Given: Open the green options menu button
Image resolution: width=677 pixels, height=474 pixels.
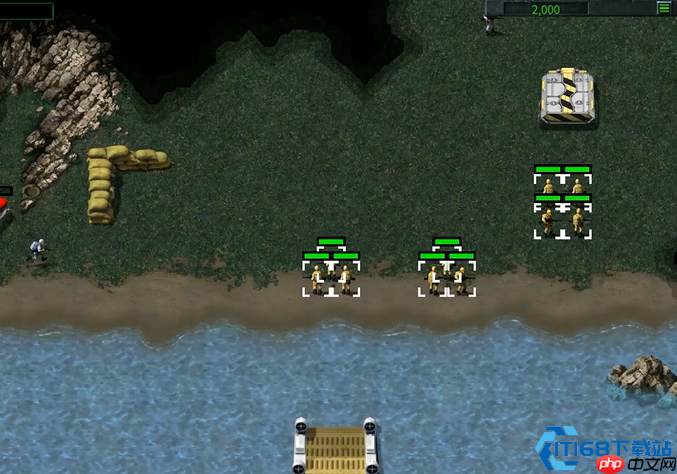Looking at the screenshot, I should [663, 8].
